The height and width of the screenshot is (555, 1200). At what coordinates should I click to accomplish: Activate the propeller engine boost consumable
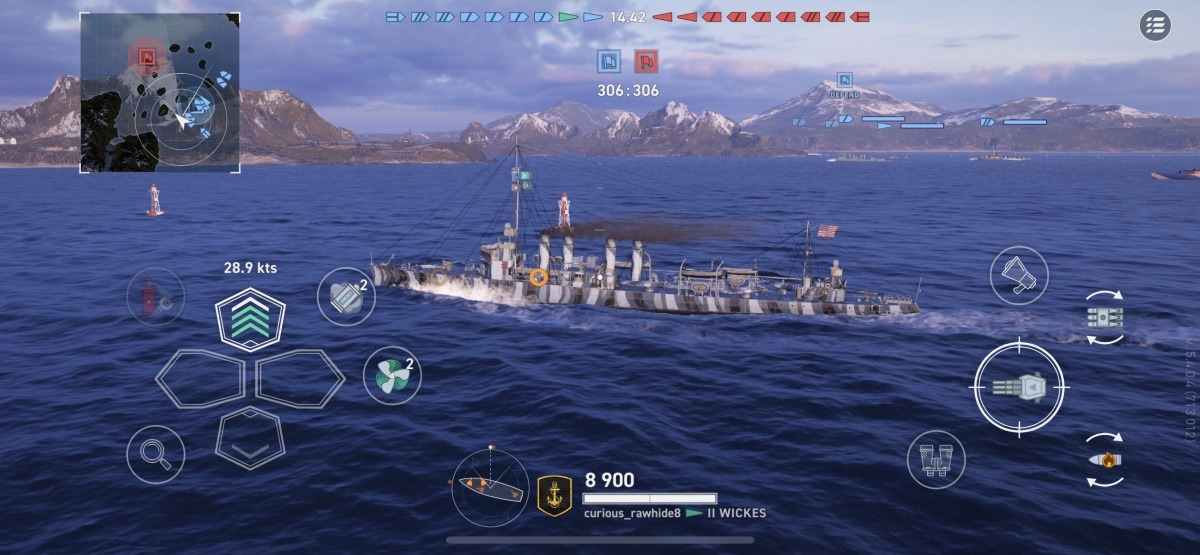point(391,375)
